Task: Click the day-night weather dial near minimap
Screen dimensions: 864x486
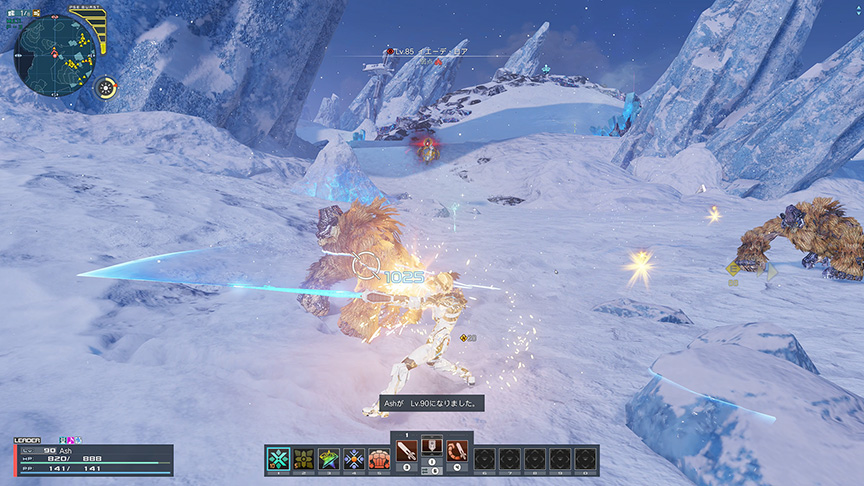Action: pos(106,87)
